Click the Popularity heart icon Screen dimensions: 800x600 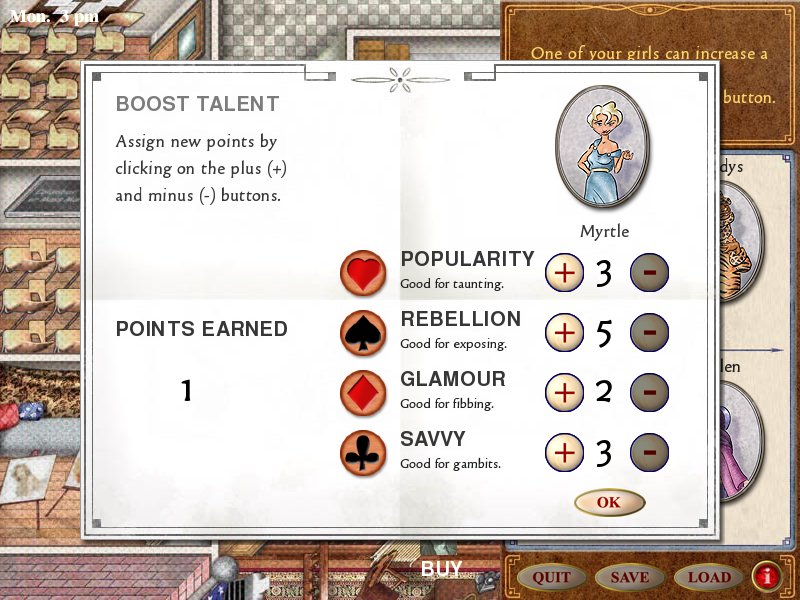click(x=364, y=273)
